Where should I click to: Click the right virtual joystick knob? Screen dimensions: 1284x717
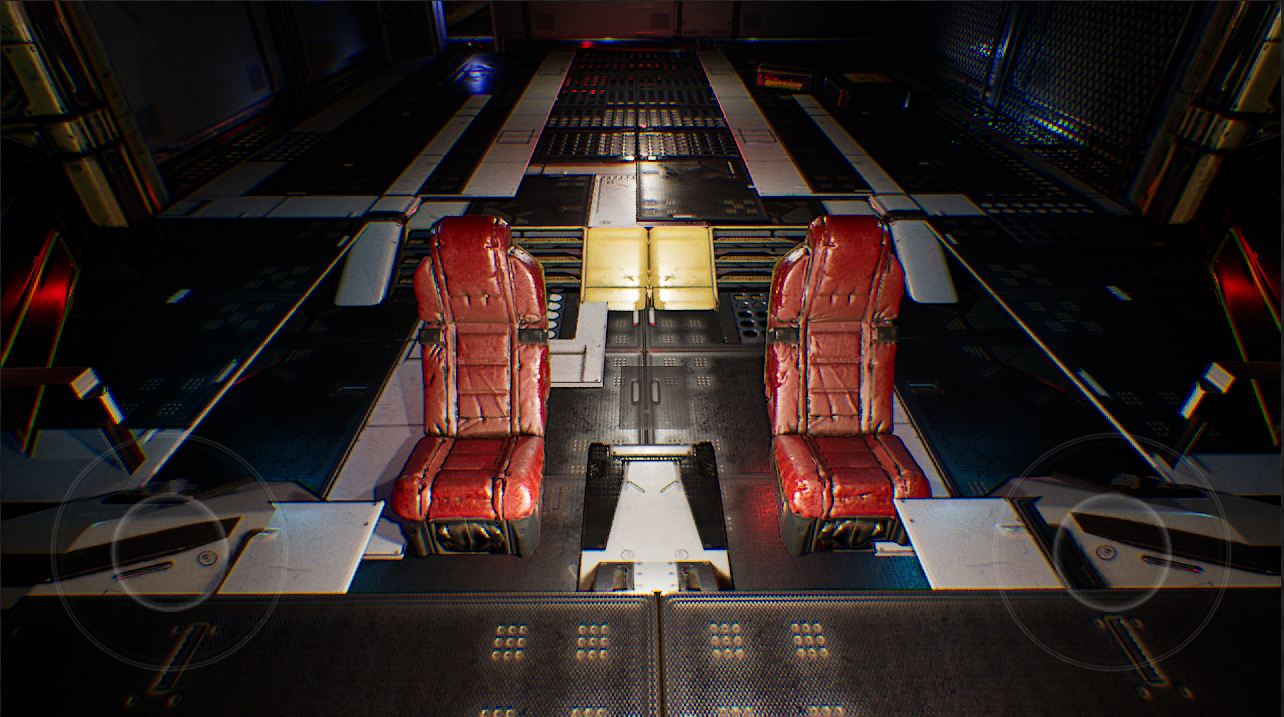point(1111,551)
